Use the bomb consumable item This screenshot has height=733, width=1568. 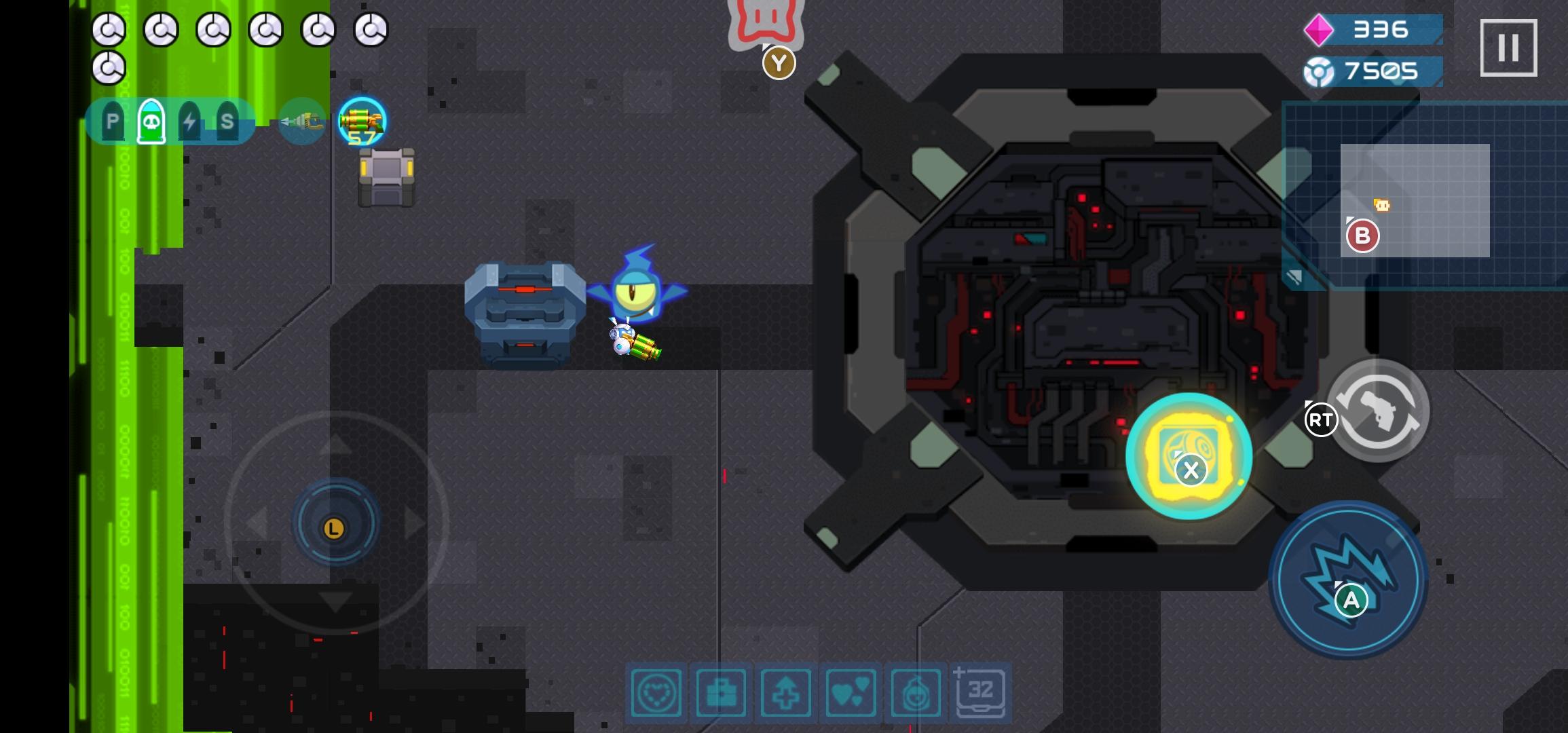(915, 694)
